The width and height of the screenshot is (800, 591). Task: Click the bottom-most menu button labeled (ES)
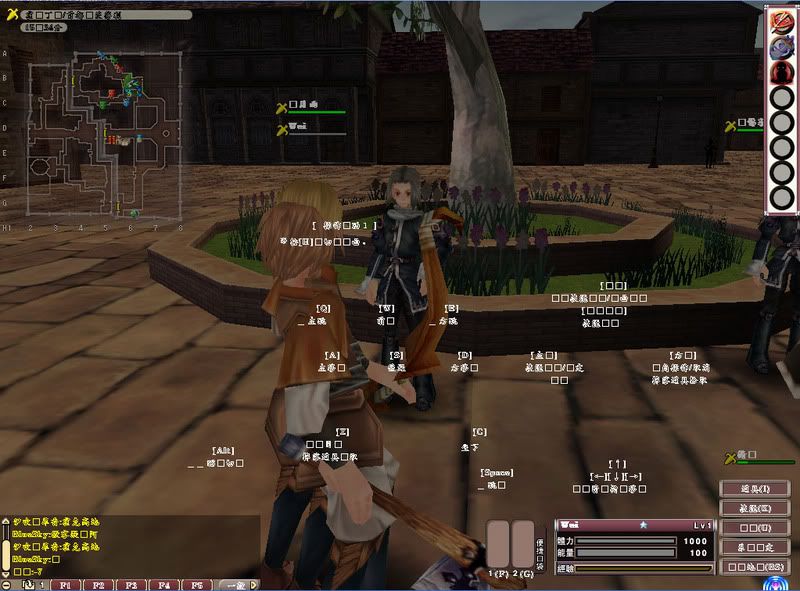pos(755,566)
